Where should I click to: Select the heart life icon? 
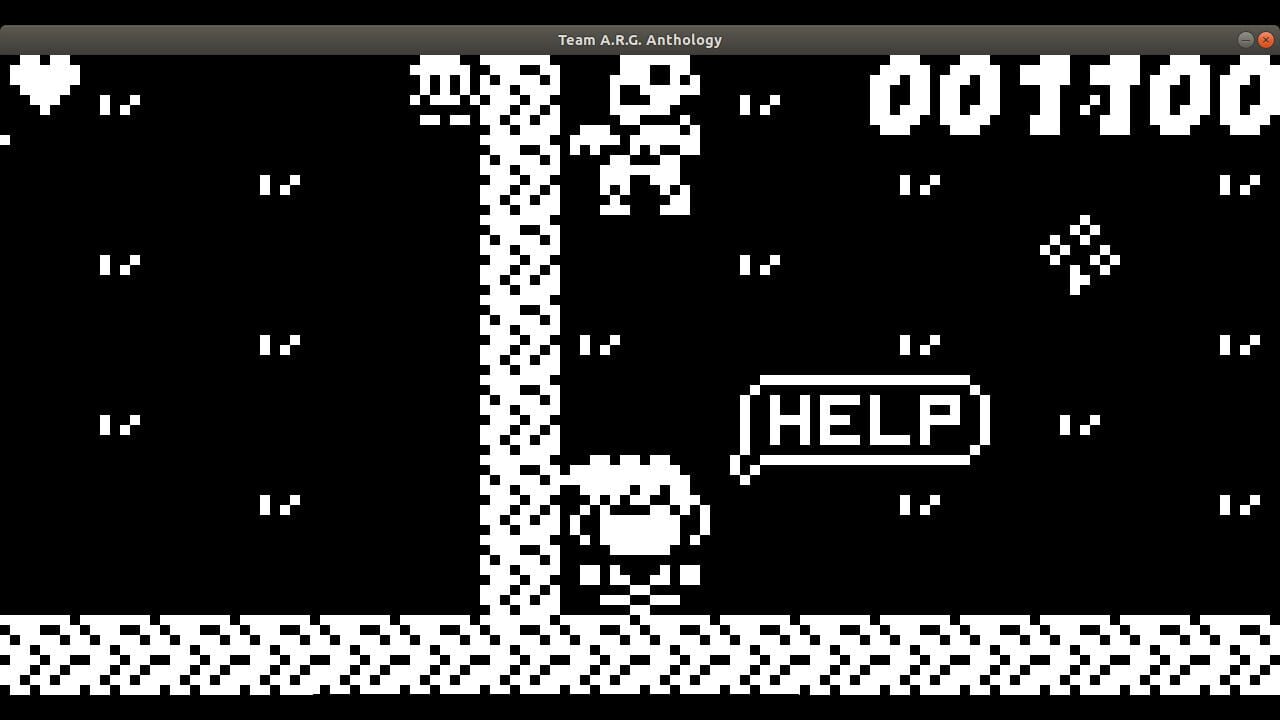[x=45, y=80]
